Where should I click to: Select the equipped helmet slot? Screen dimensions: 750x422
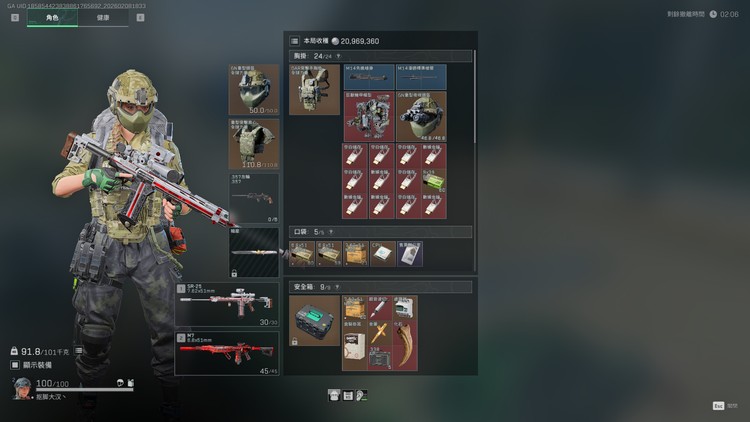pos(254,90)
